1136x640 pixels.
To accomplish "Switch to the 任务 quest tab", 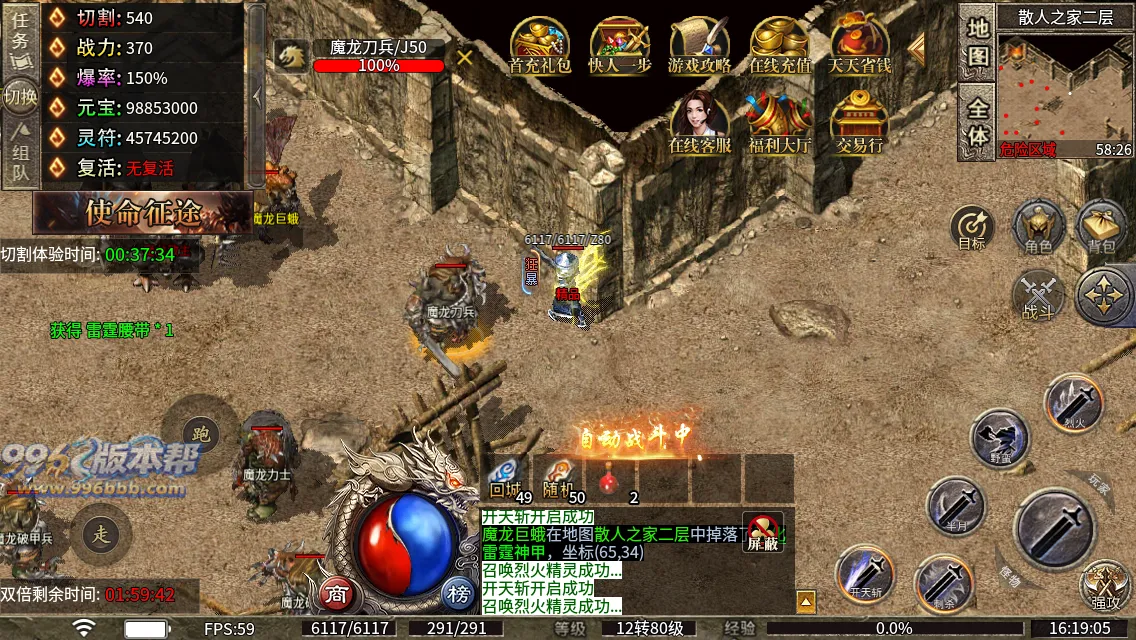I will tap(20, 33).
